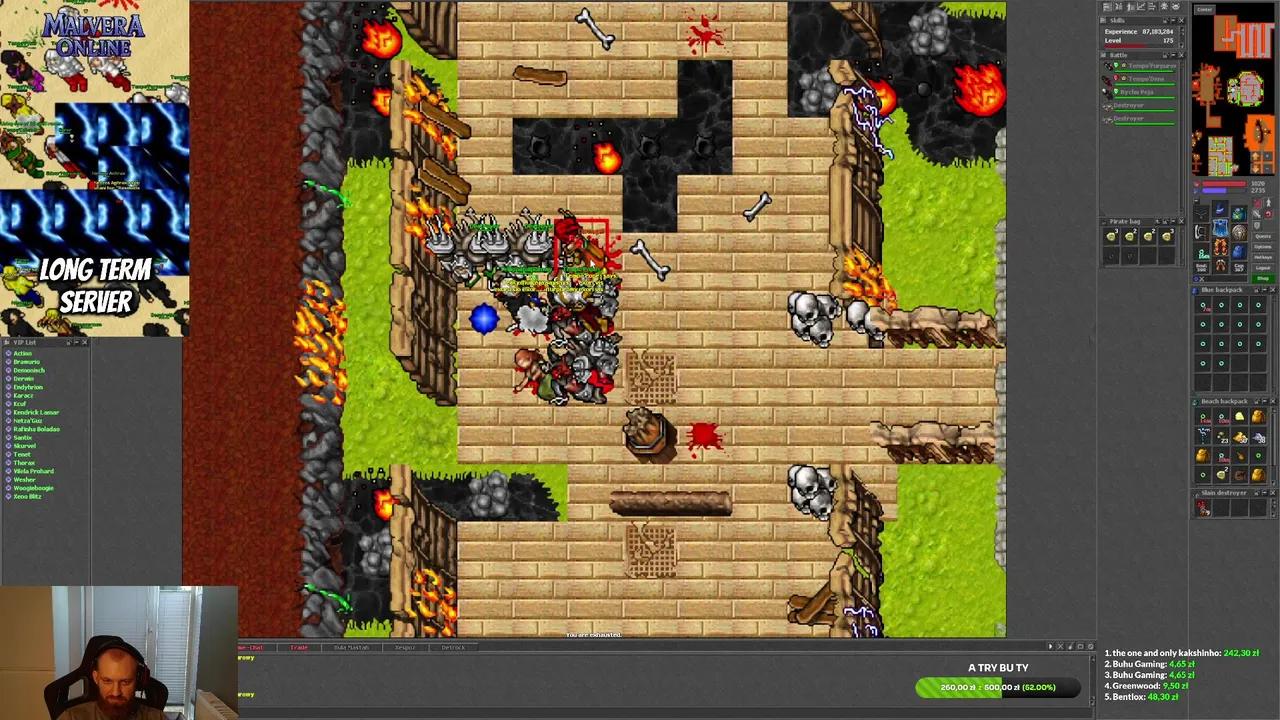Select Kendrick Lamar in the VIP list
This screenshot has height=720, width=1280.
pyautogui.click(x=36, y=412)
